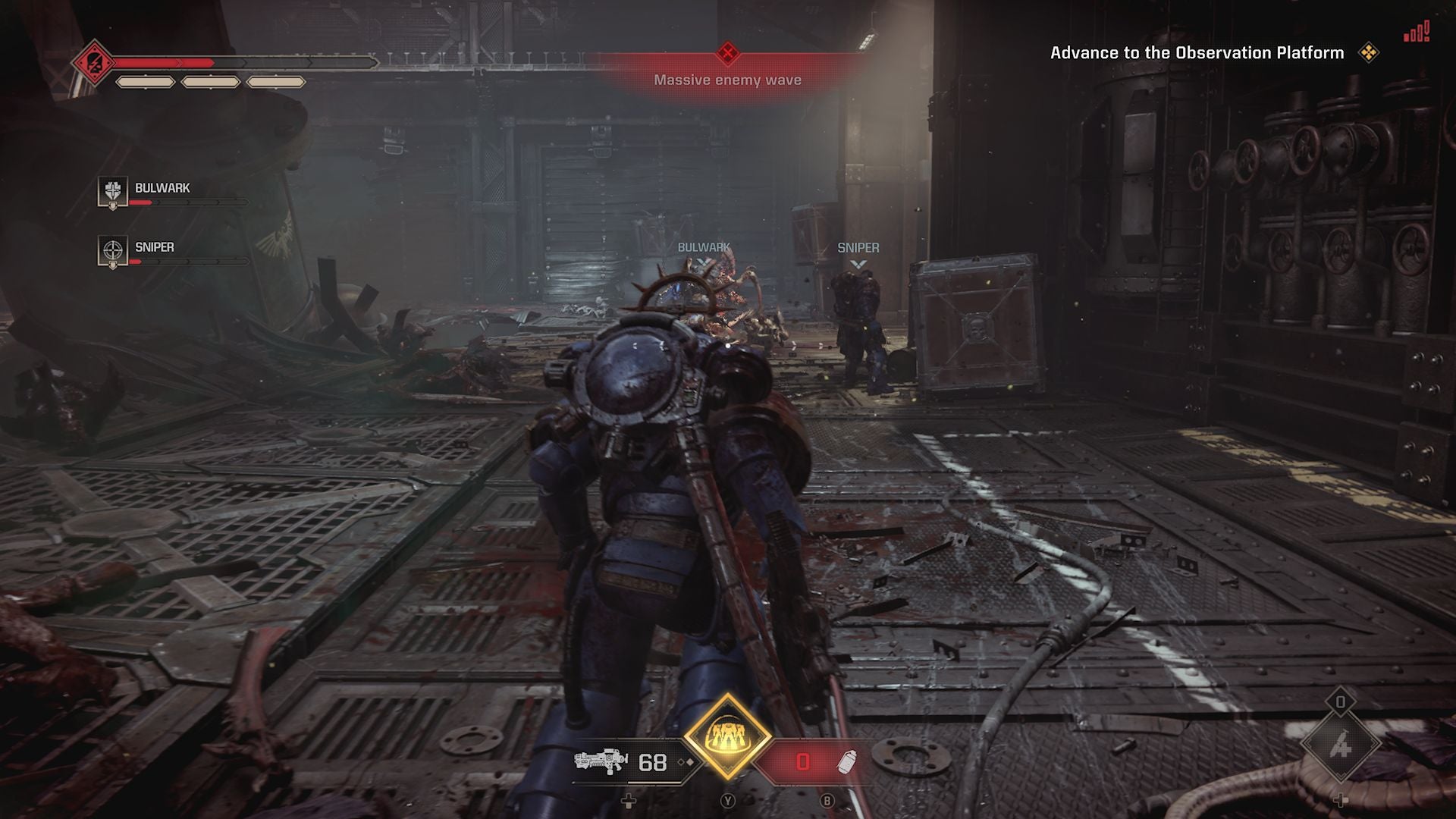Select the primary bolt weapon icon
1456x819 pixels.
600,761
